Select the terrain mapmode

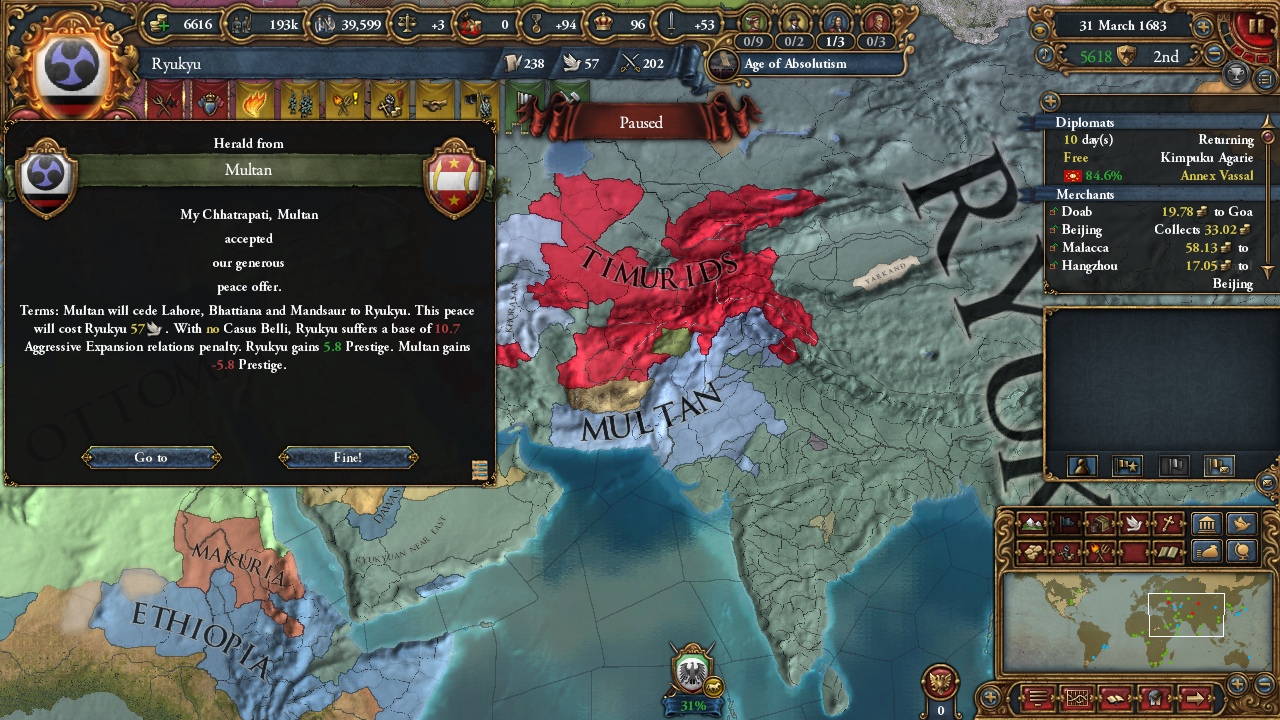[x=1030, y=524]
